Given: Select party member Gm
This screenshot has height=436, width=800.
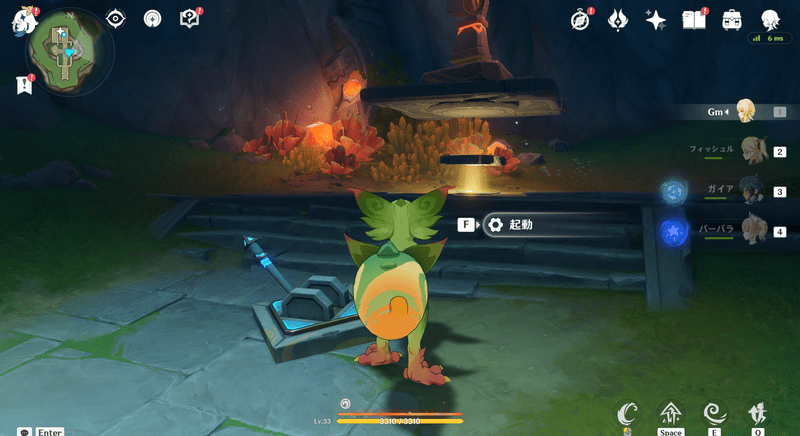Looking at the screenshot, I should tap(744, 111).
